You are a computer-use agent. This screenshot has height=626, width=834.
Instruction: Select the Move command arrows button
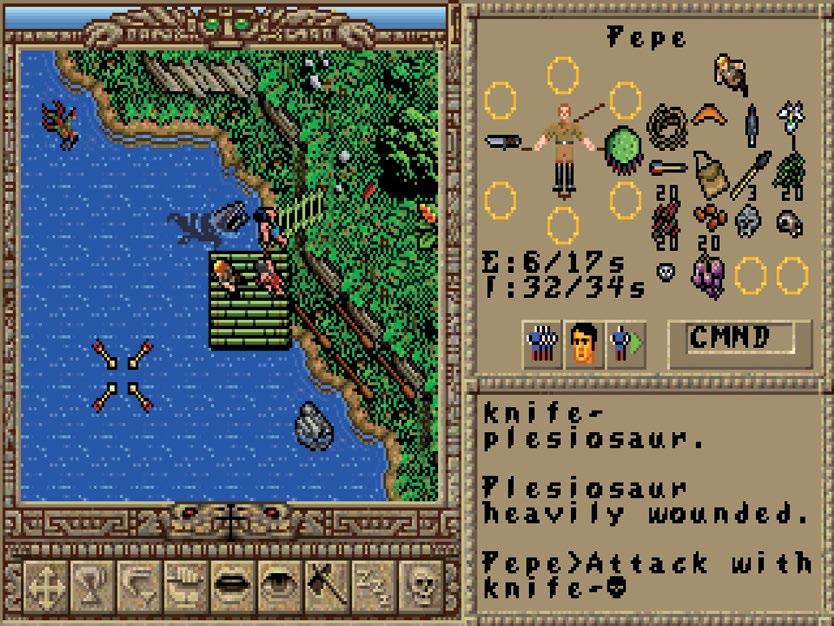43,588
